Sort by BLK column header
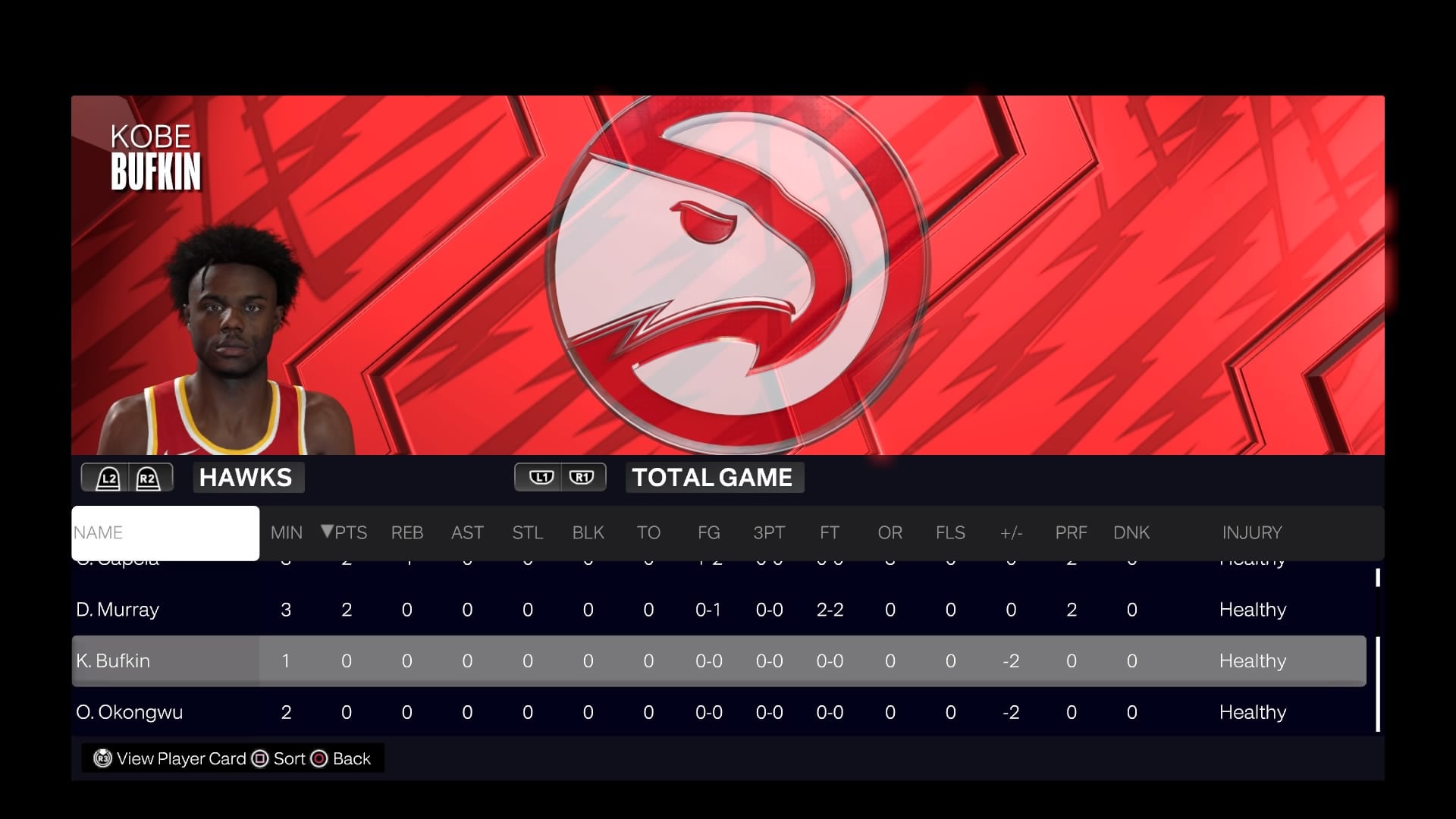The image size is (1456, 819). pyautogui.click(x=588, y=533)
